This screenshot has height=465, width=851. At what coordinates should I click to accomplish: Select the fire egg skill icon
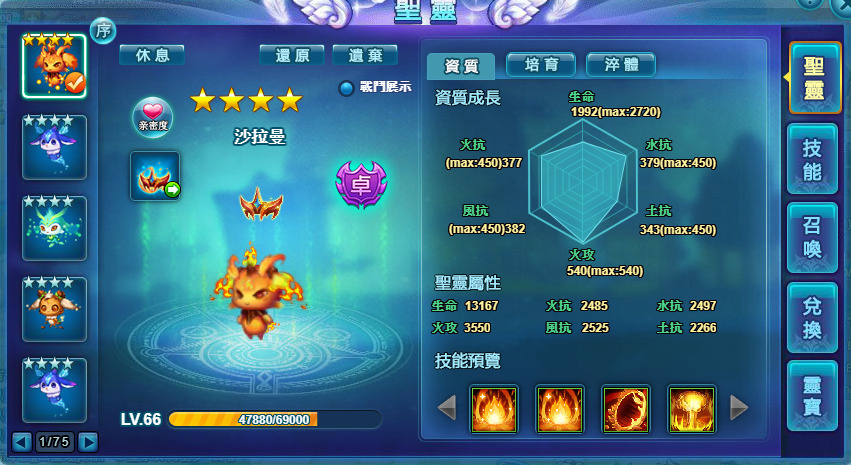pyautogui.click(x=626, y=409)
